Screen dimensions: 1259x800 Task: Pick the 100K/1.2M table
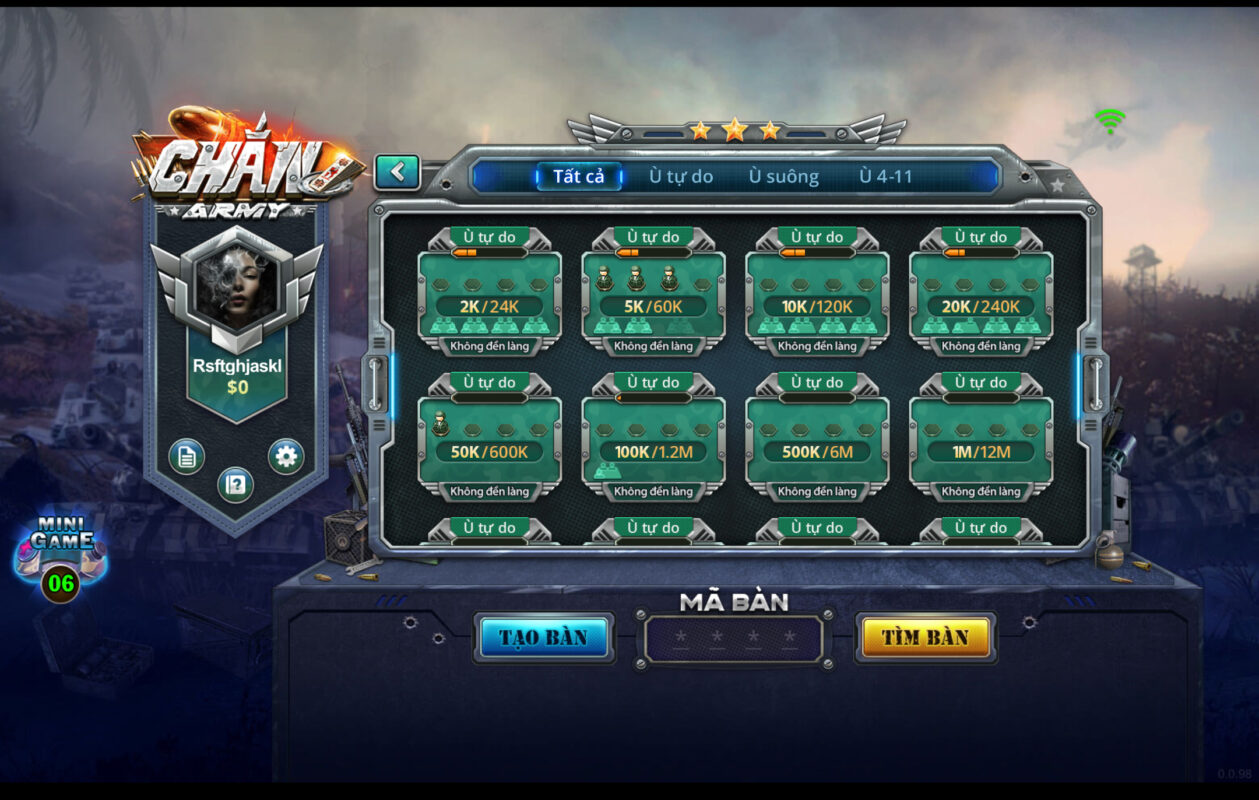[x=653, y=440]
